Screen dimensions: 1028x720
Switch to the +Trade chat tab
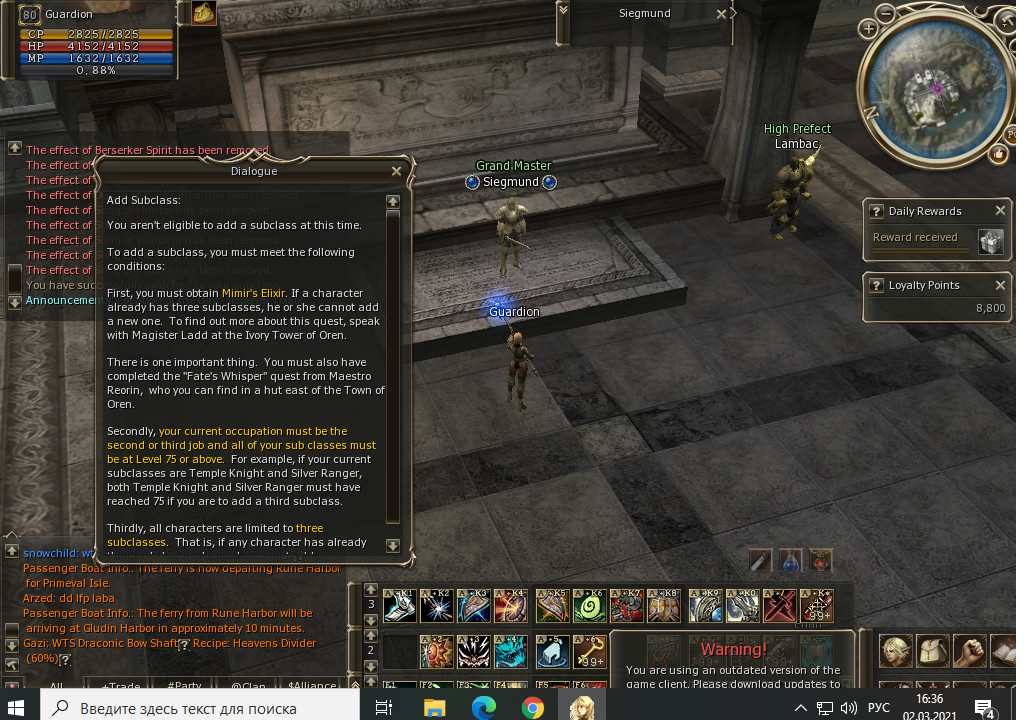(x=120, y=686)
